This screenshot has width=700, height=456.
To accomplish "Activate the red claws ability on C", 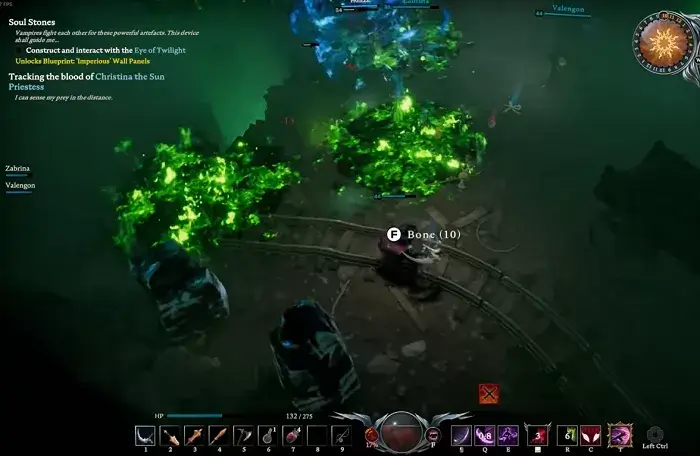I will click(x=591, y=434).
